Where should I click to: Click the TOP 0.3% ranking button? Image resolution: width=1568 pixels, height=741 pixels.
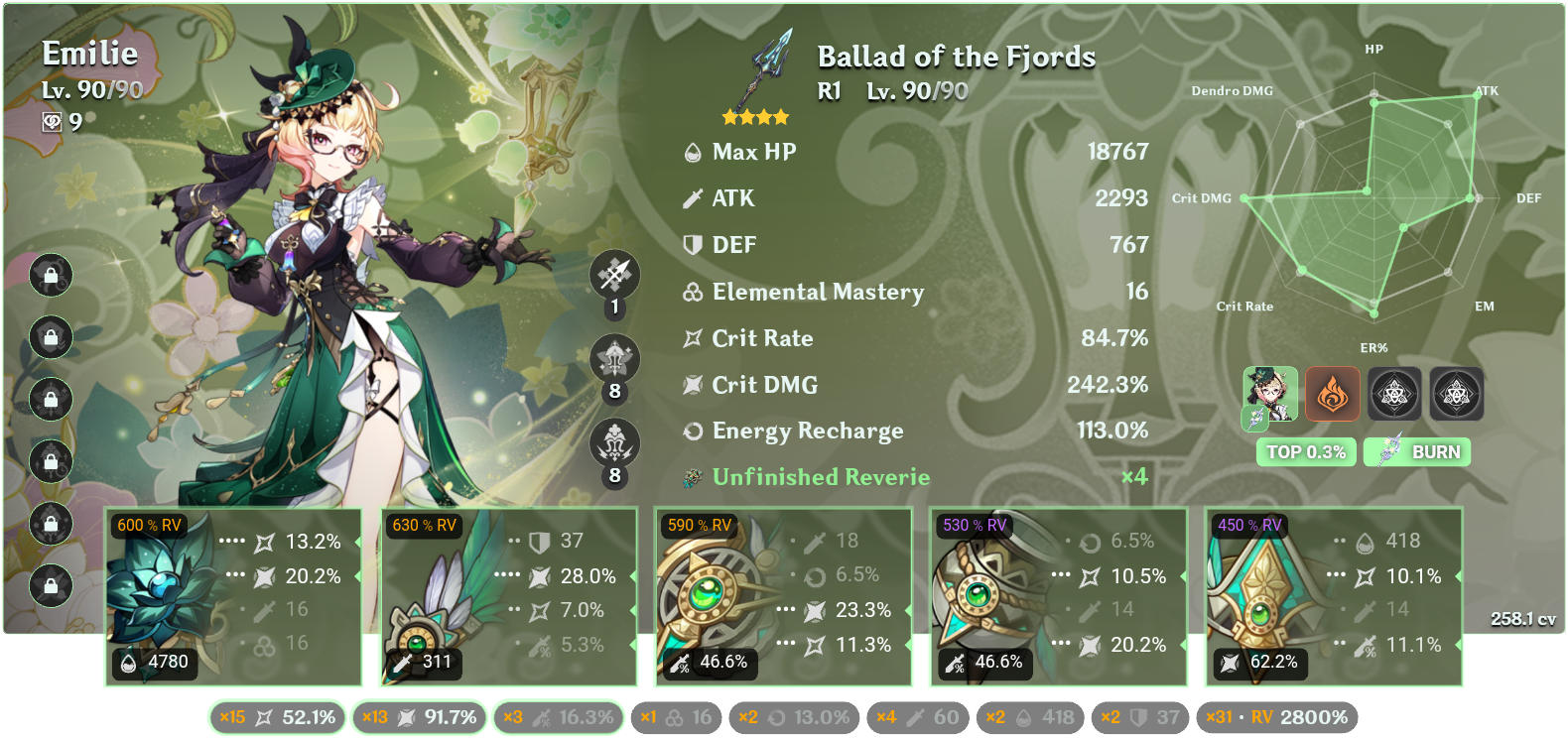(x=1305, y=452)
